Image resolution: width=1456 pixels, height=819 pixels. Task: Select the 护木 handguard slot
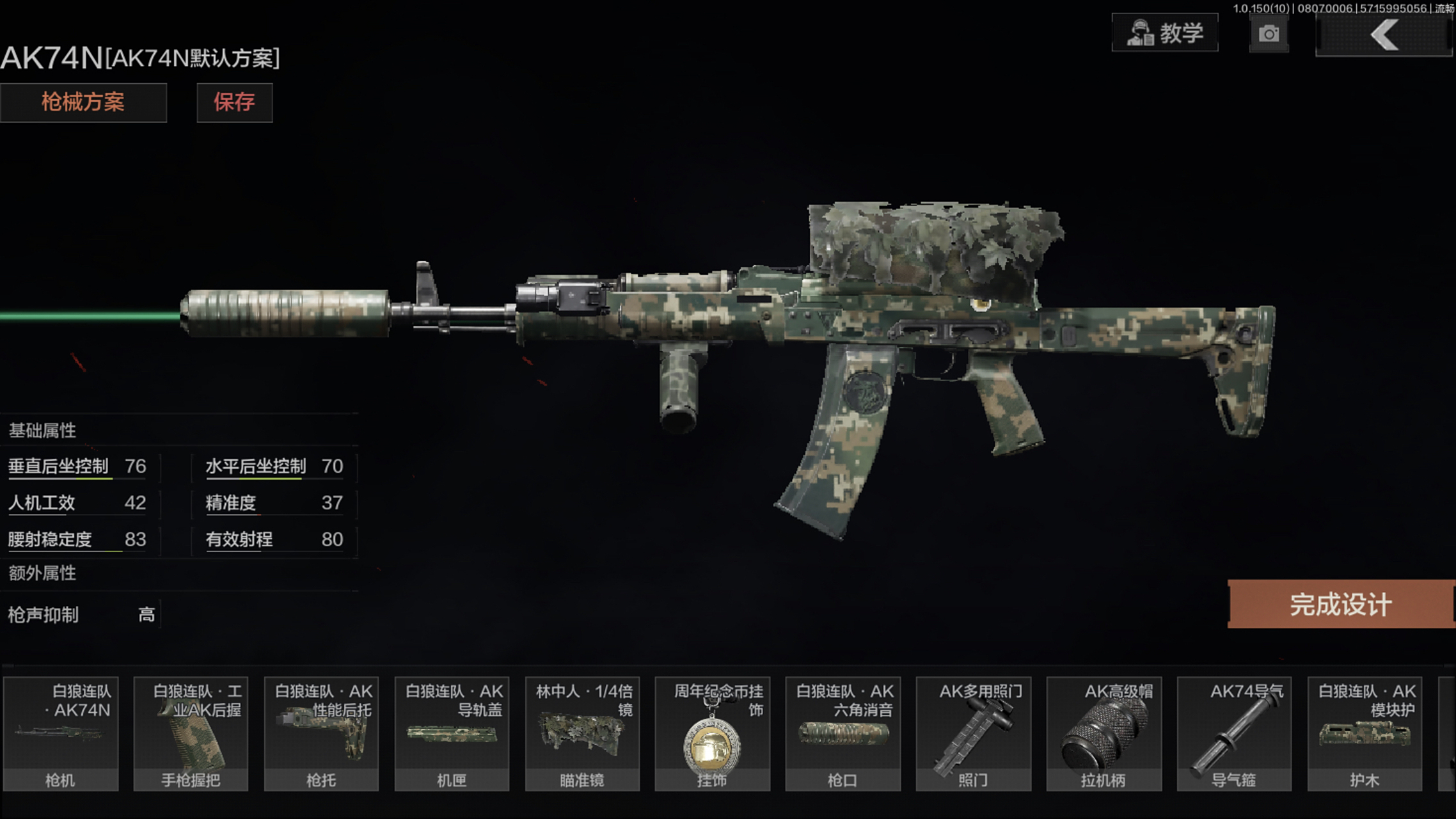(1365, 734)
